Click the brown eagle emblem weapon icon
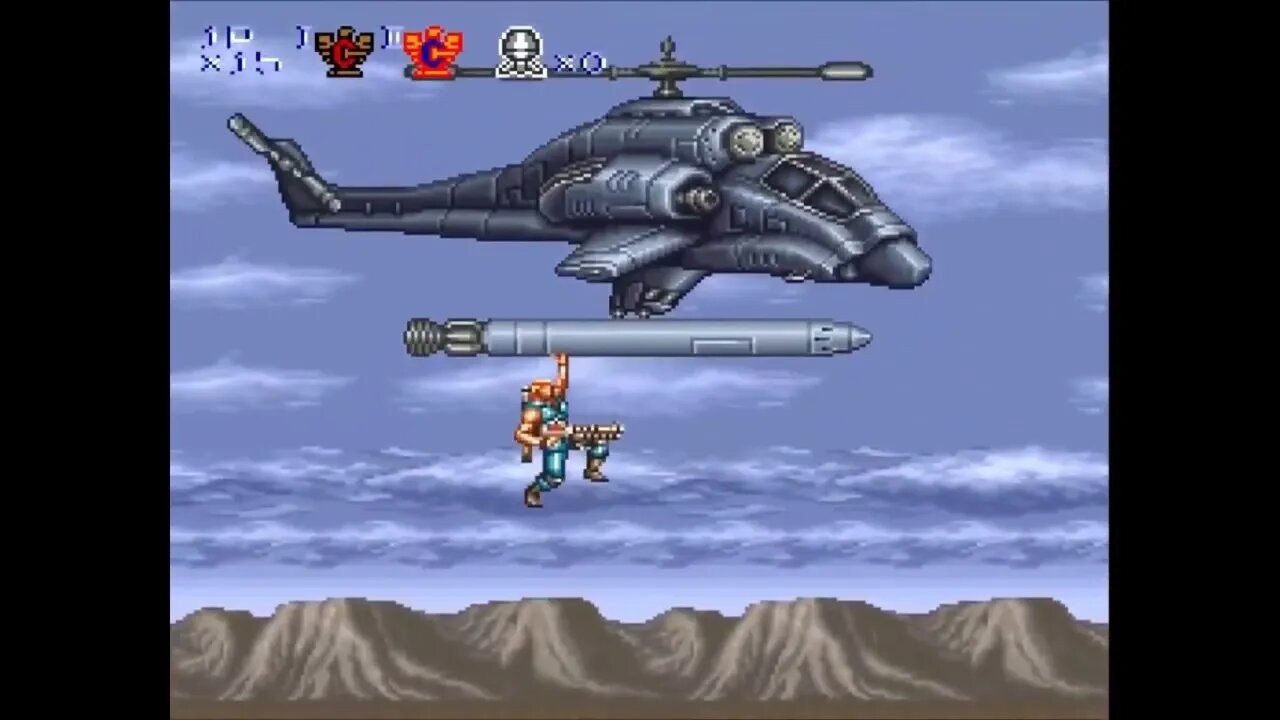This screenshot has width=1280, height=720. coord(344,52)
